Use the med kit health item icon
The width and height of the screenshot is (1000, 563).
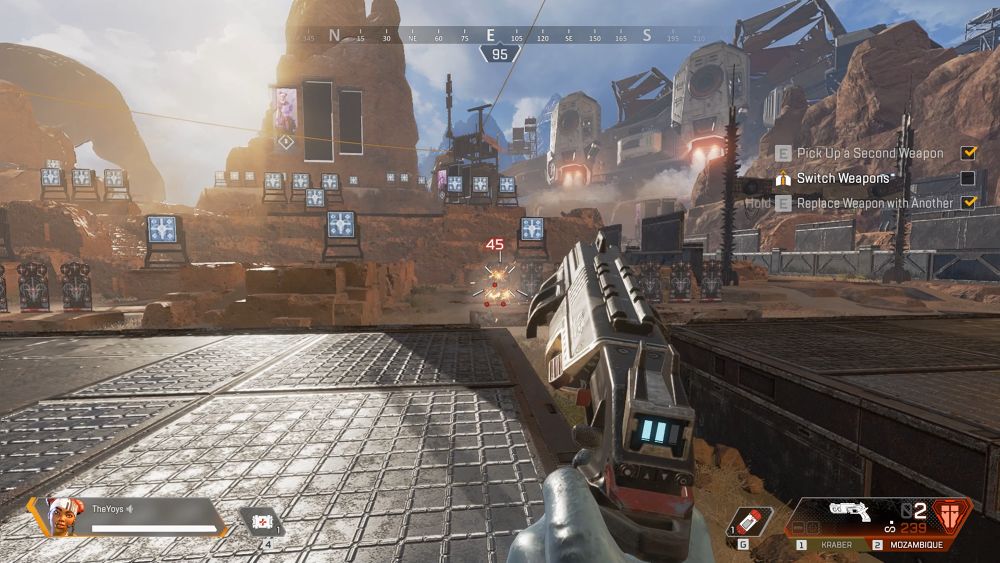tap(261, 521)
